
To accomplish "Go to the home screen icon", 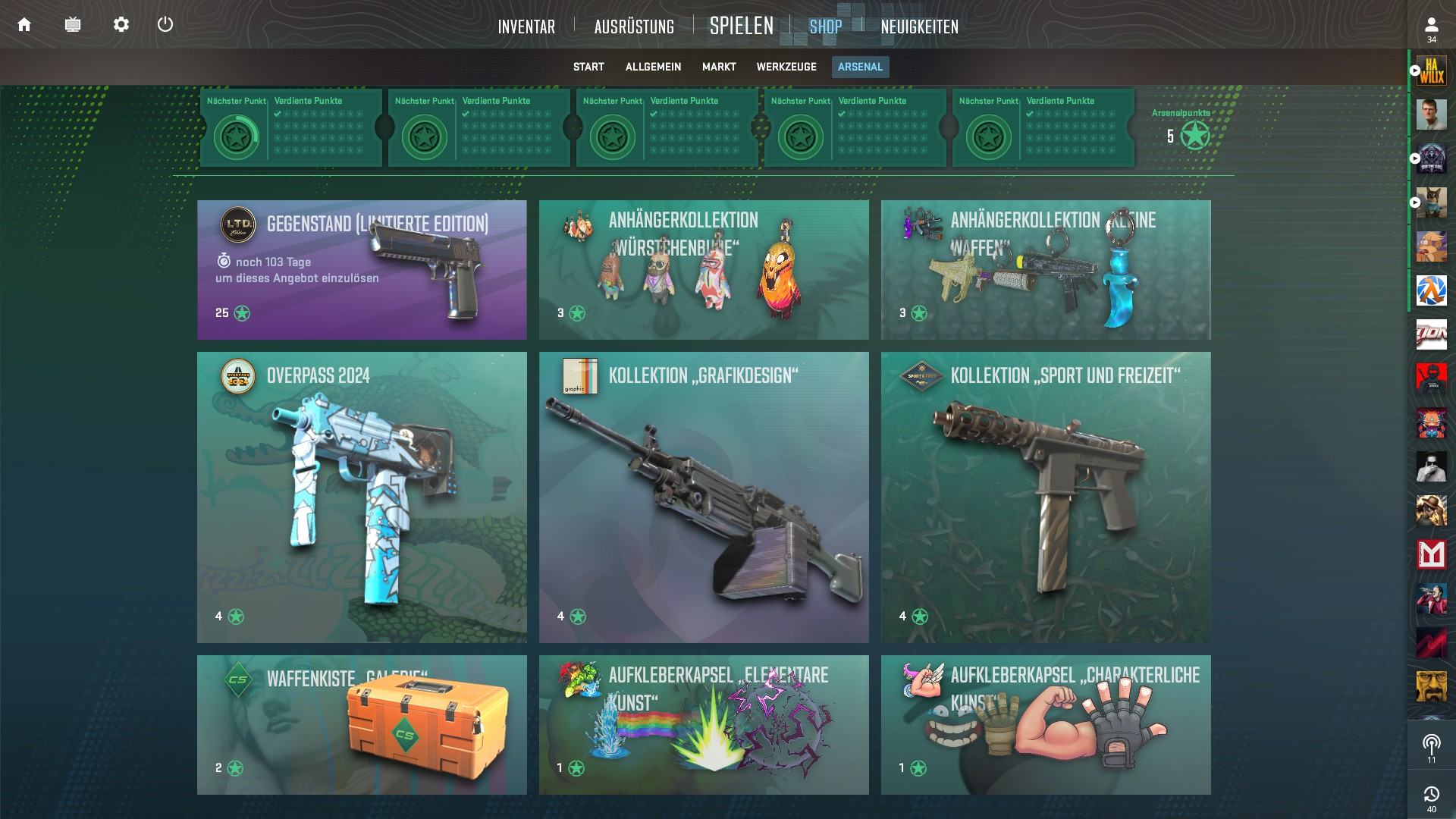I will click(x=24, y=25).
